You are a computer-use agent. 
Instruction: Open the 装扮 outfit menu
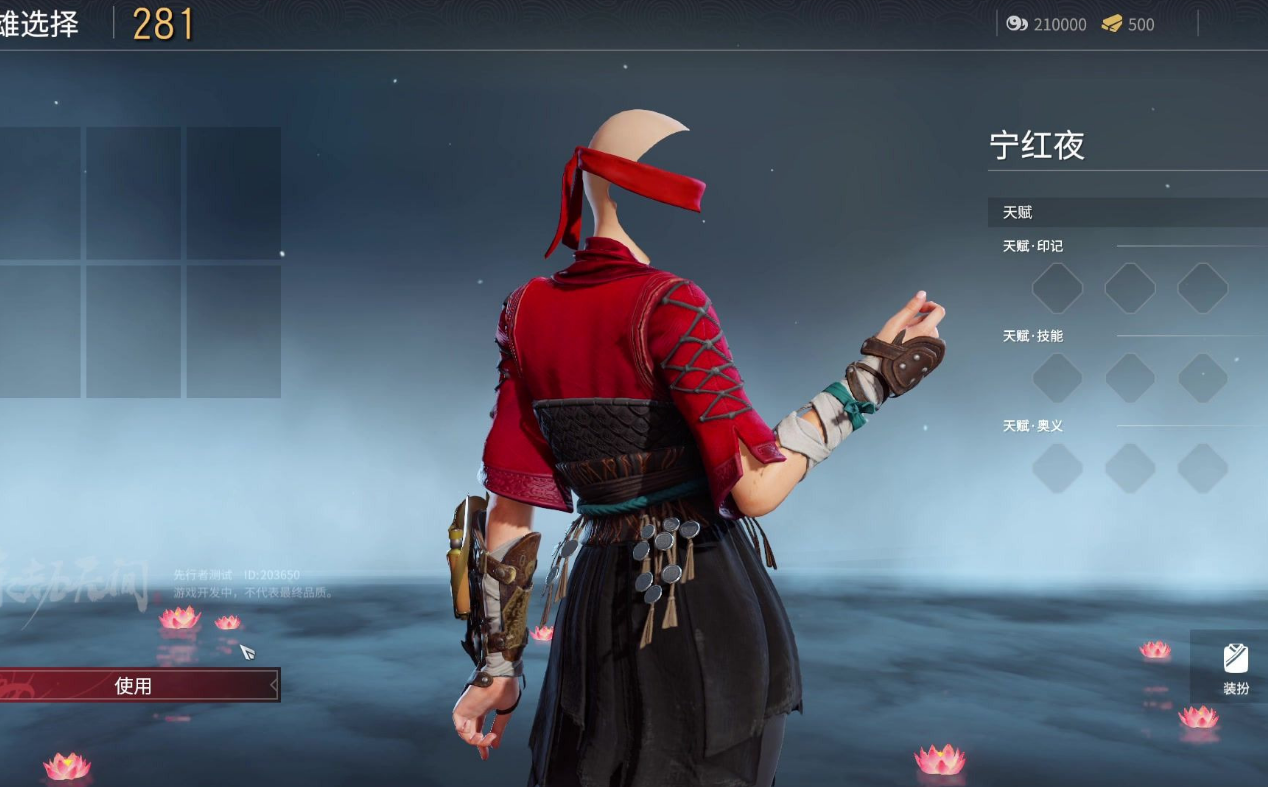click(1236, 668)
